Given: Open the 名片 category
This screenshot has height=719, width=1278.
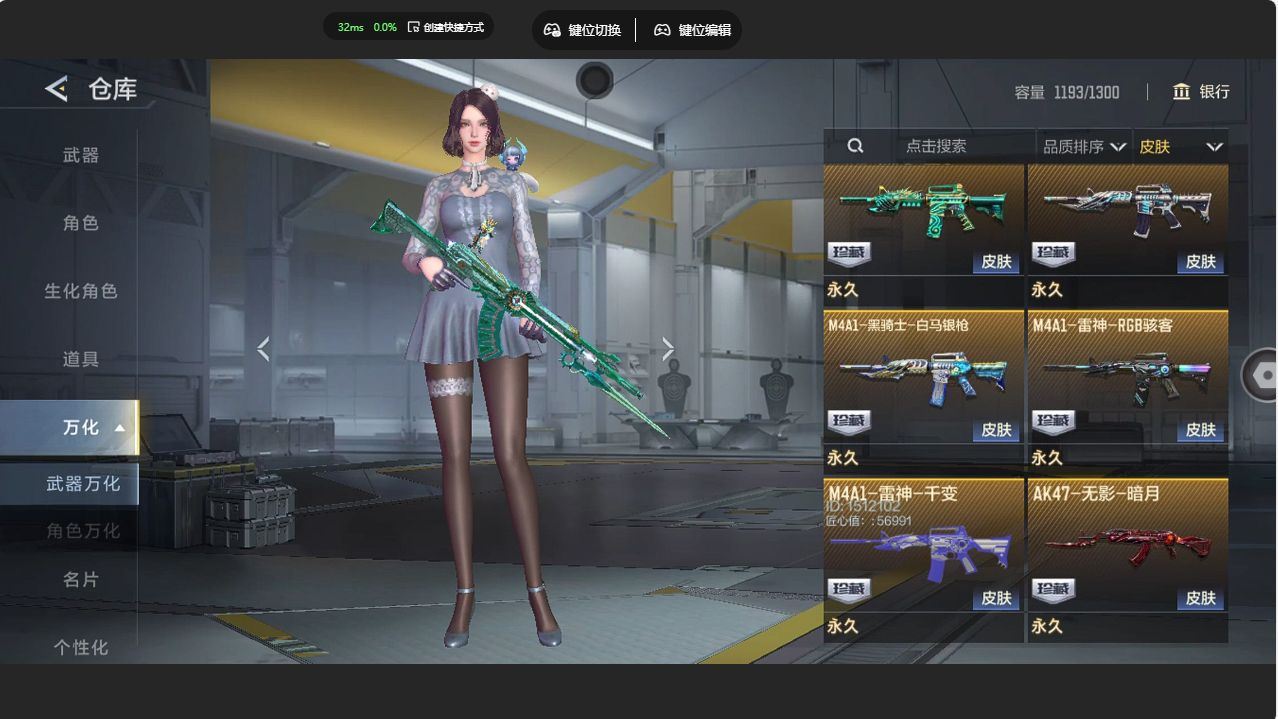Looking at the screenshot, I should [x=81, y=579].
